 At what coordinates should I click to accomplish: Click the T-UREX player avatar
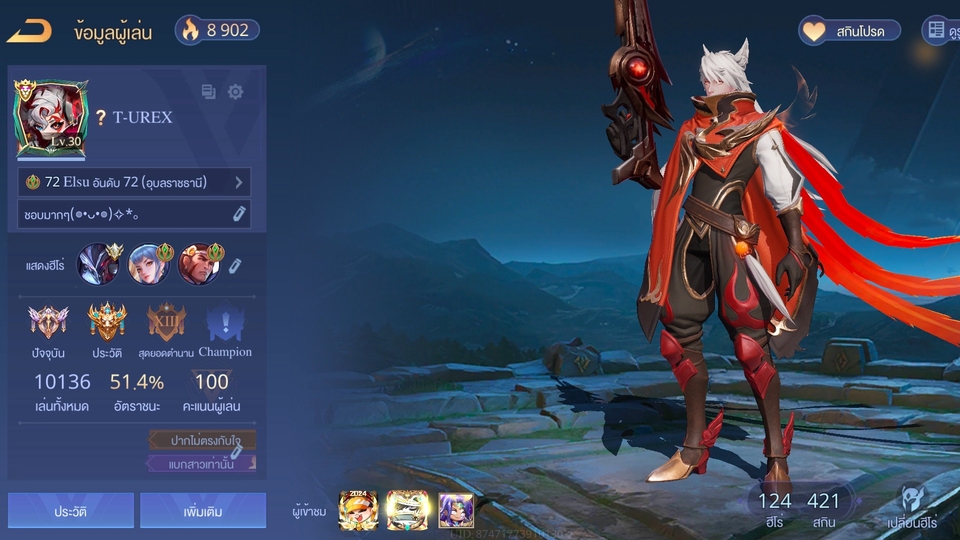(x=51, y=119)
